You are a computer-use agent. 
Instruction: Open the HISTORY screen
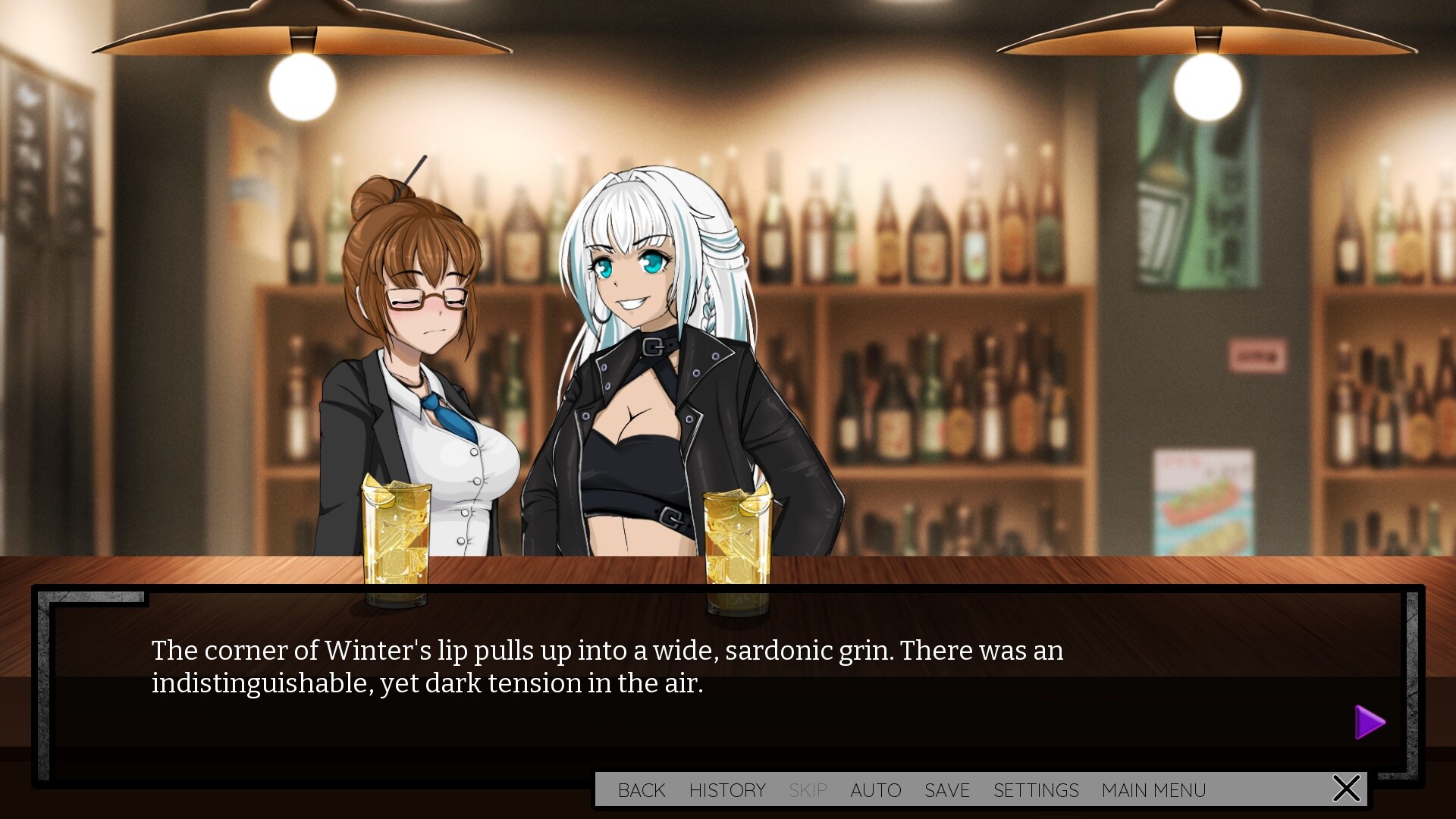click(x=727, y=789)
